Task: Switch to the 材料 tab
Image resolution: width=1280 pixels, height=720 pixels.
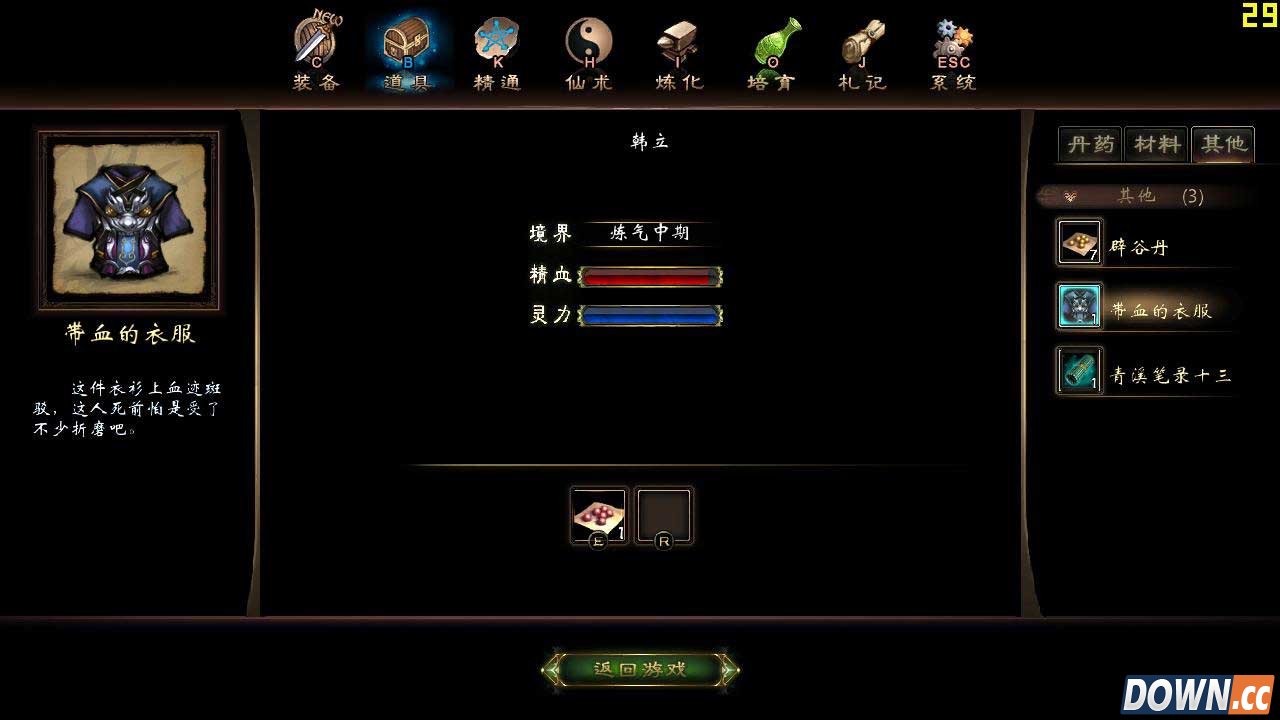Action: 1156,145
